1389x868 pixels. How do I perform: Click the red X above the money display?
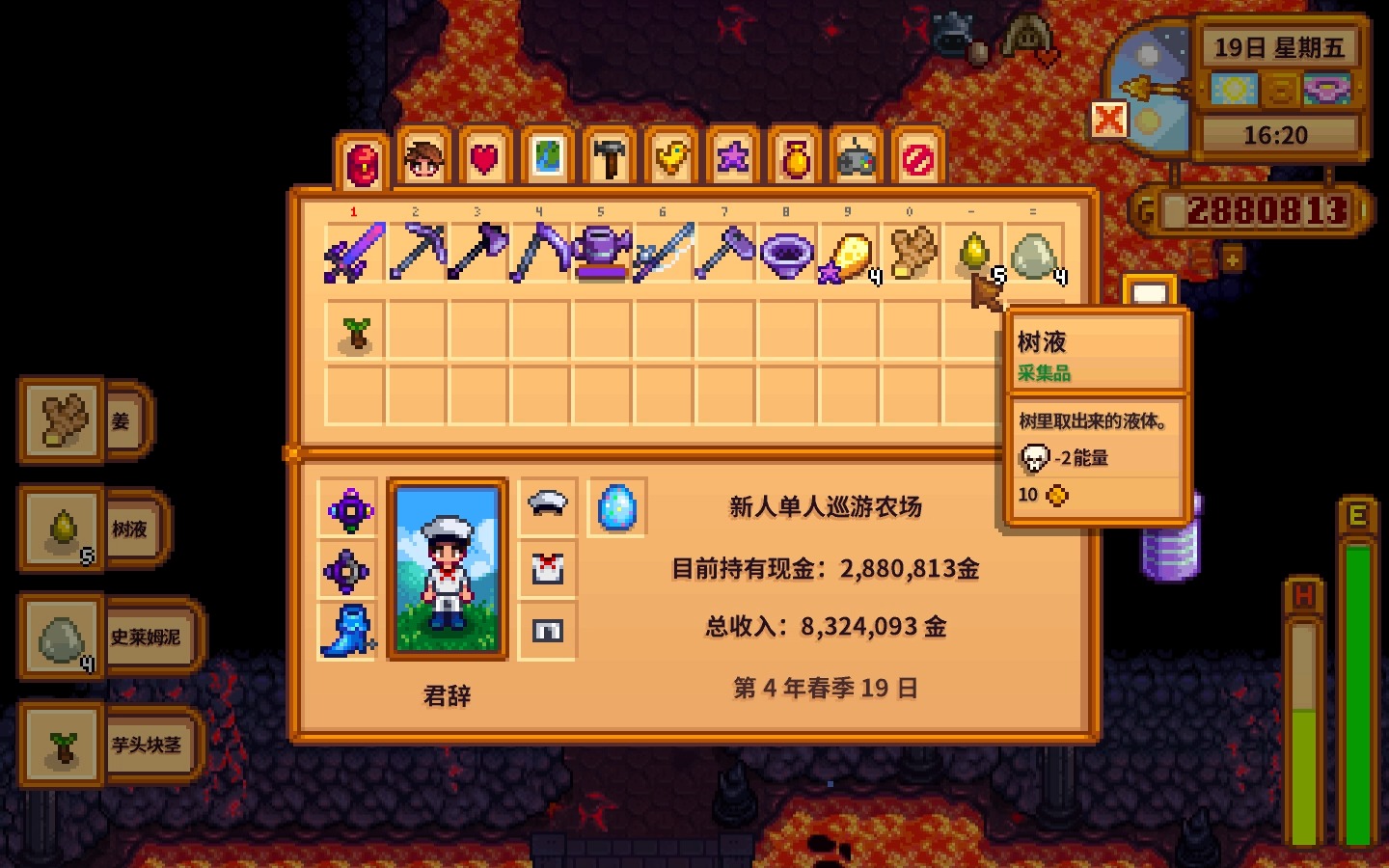[1110, 122]
